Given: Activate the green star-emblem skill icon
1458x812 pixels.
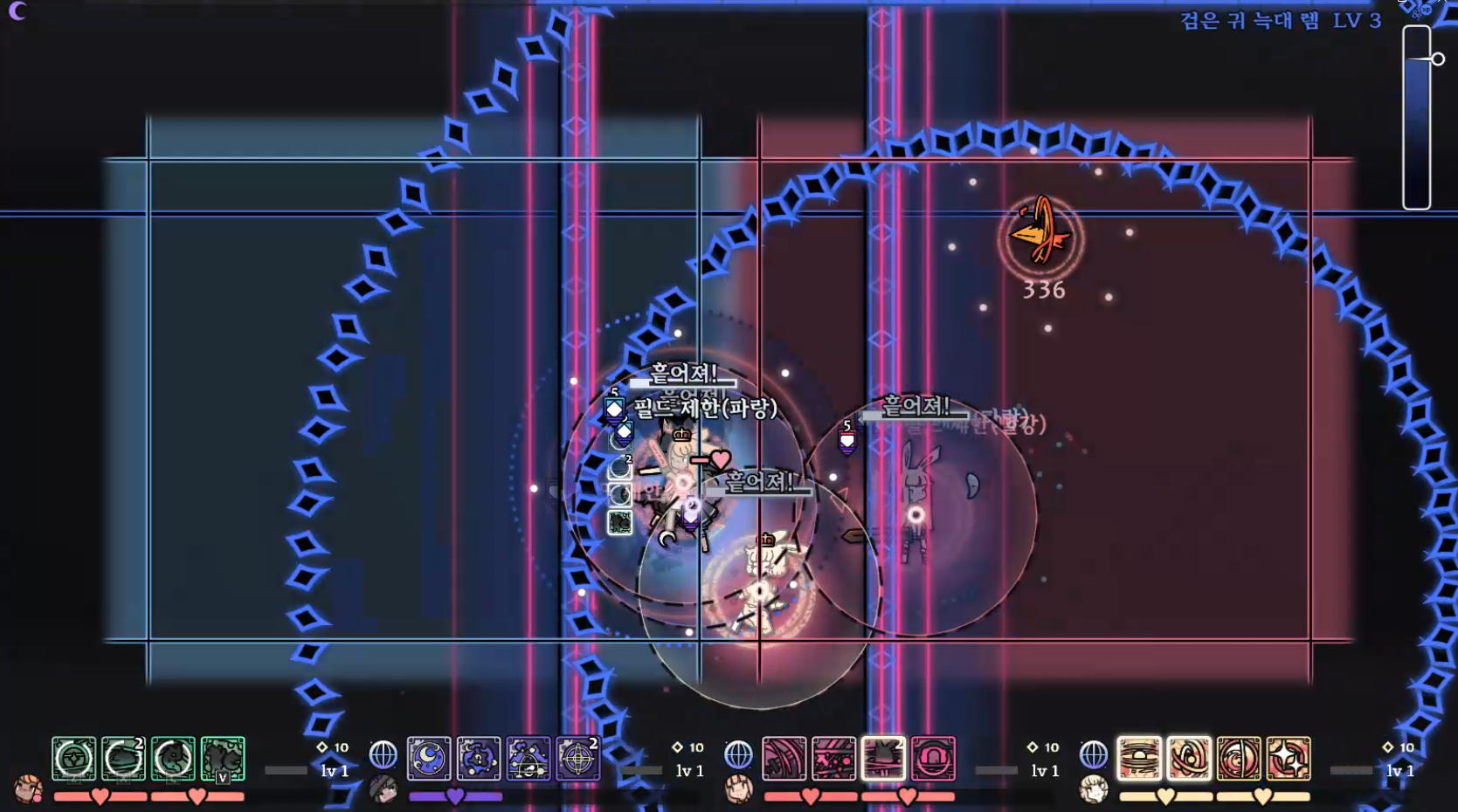Looking at the screenshot, I should pos(74,759).
